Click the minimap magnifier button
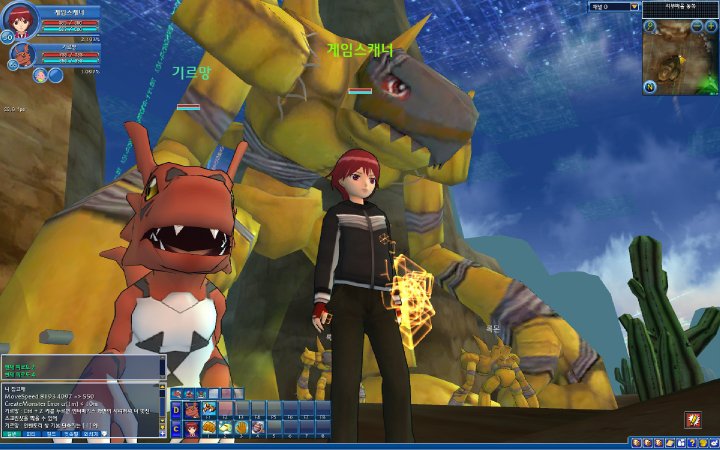Image resolution: width=720 pixels, height=450 pixels. pyautogui.click(x=650, y=26)
